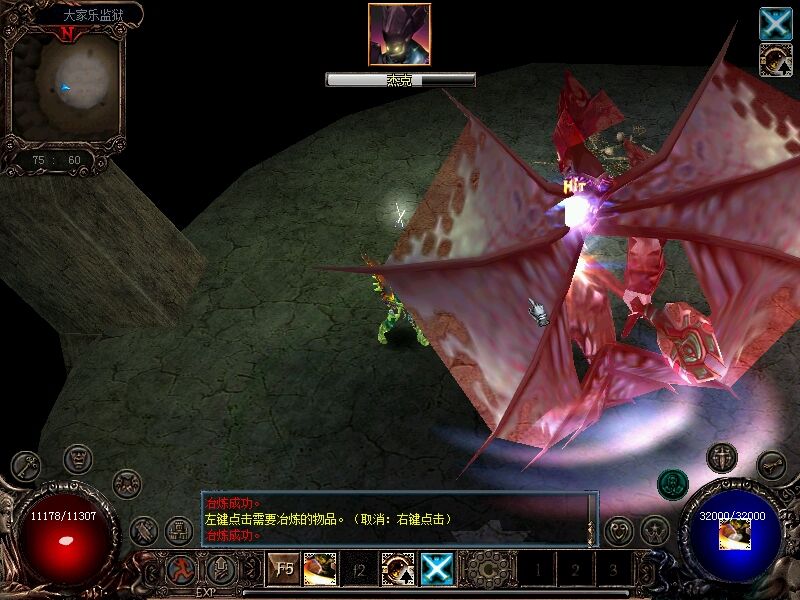Select hotbar slot number 1

pos(537,571)
